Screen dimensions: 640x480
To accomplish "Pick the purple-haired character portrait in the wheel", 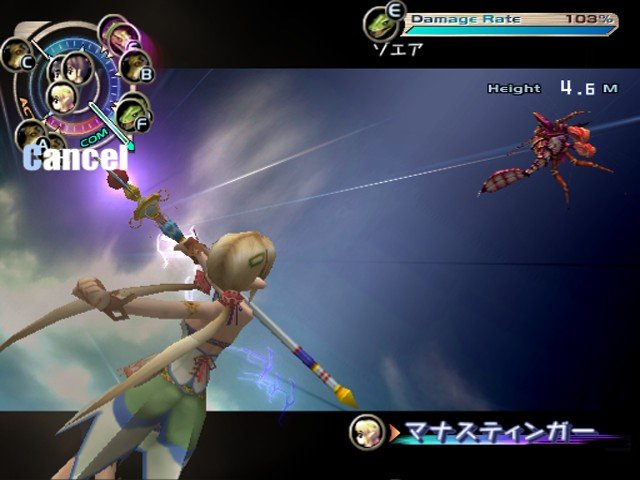I will (x=78, y=66).
